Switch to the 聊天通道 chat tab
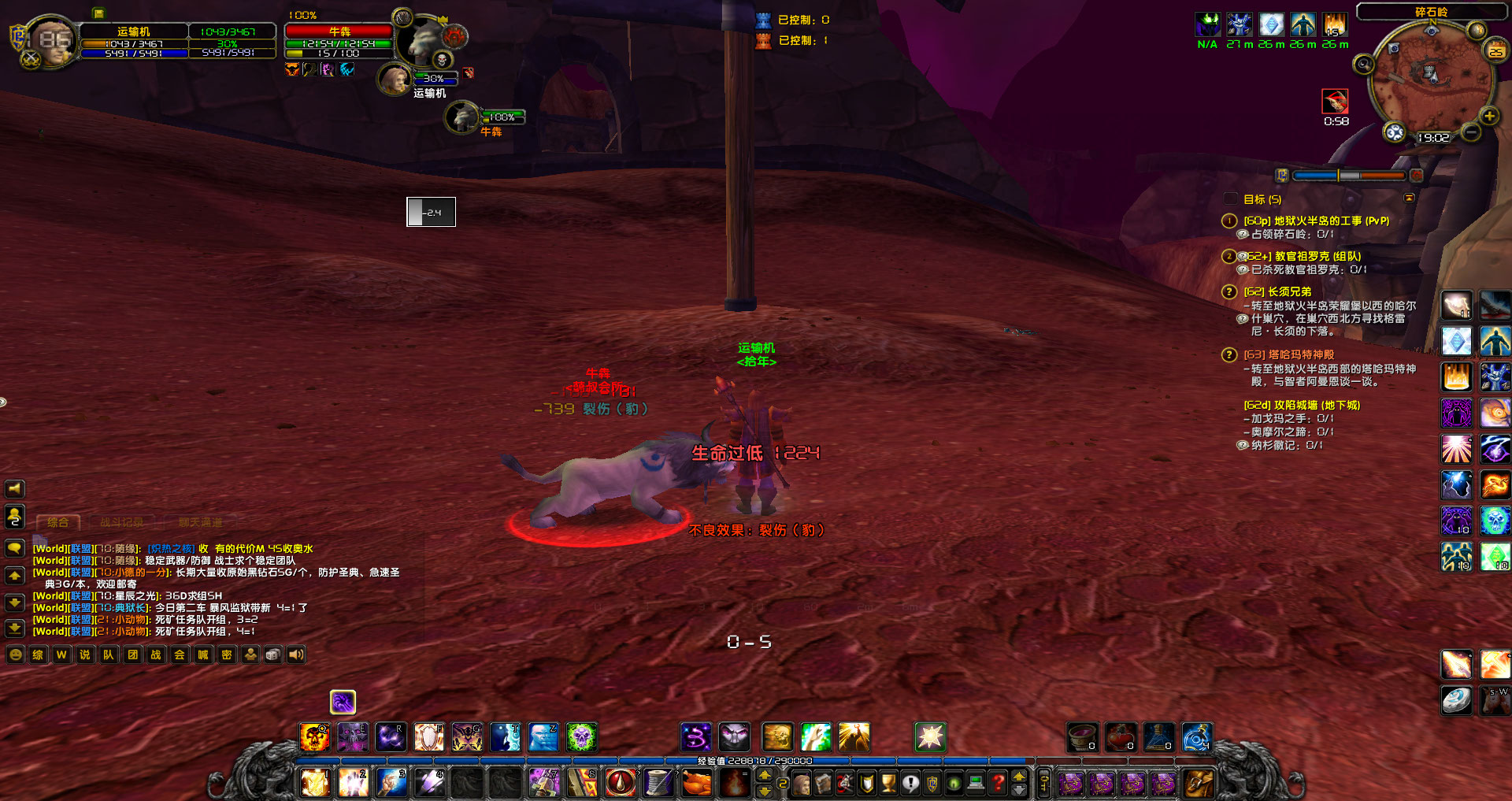The width and height of the screenshot is (1512, 801). [x=201, y=521]
